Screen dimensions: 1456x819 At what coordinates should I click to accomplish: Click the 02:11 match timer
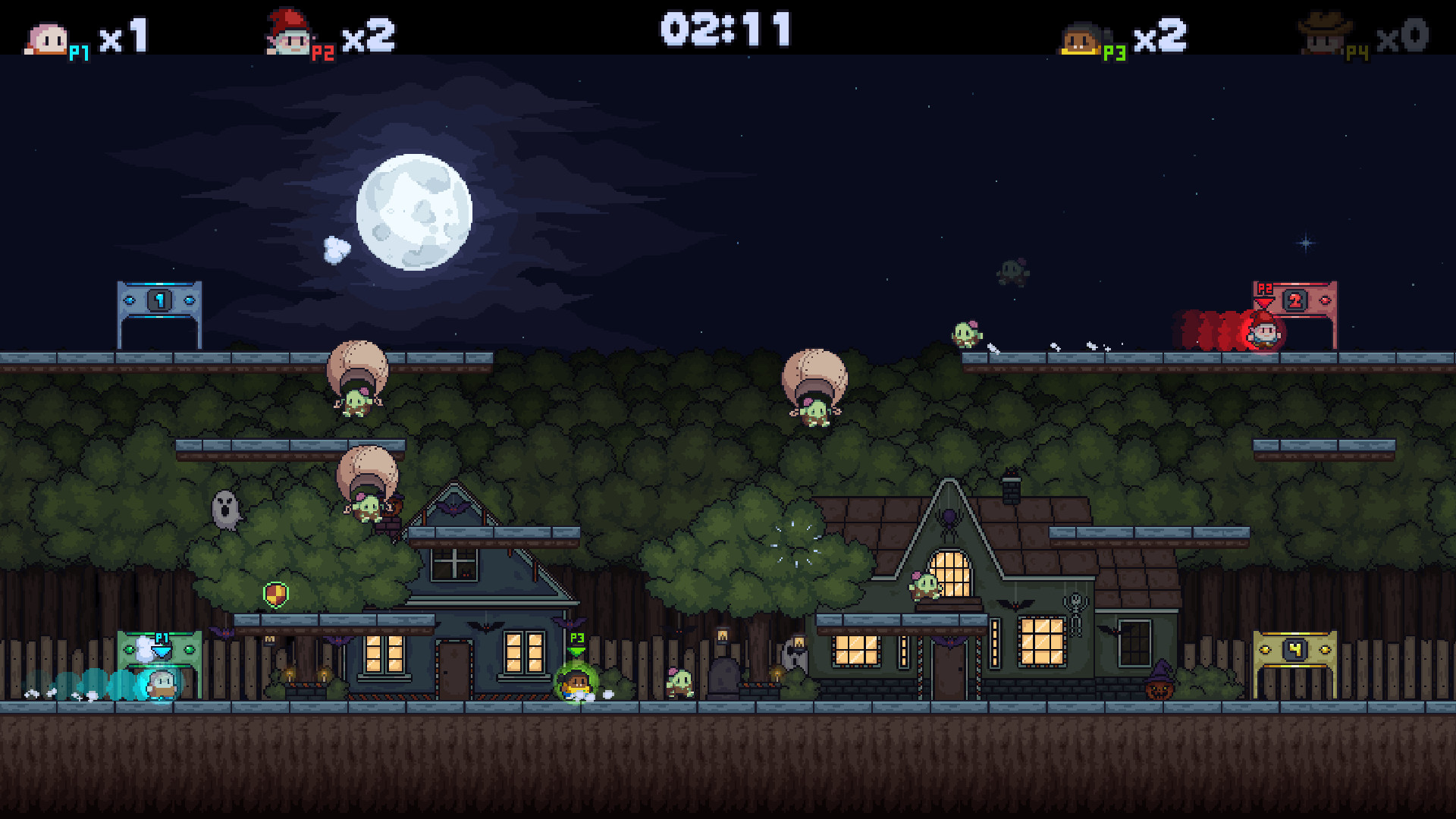[726, 30]
